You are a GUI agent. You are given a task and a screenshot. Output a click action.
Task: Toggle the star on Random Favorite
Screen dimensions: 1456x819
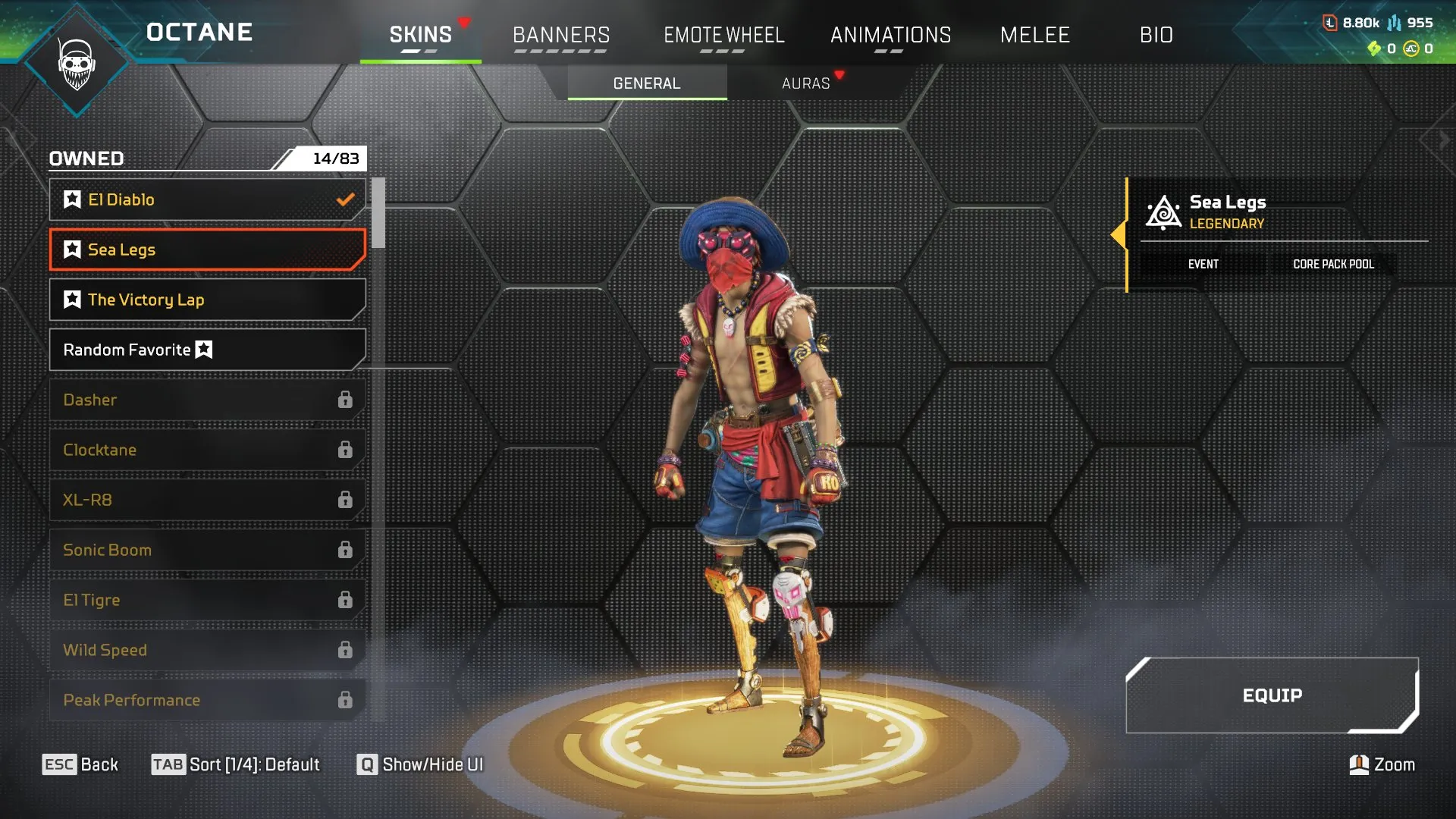pyautogui.click(x=202, y=350)
